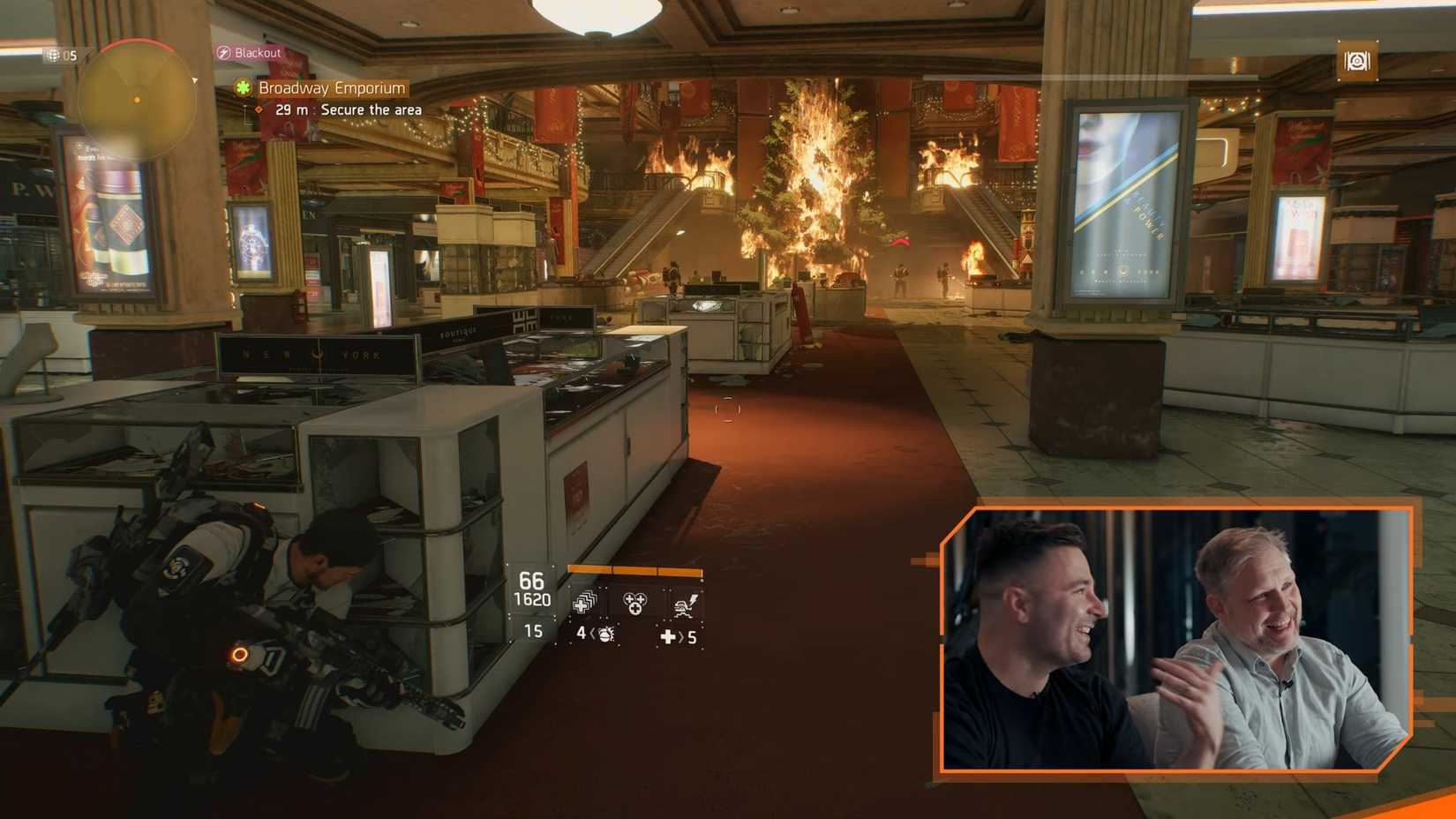This screenshot has height=819, width=1456.
Task: Click the grenade icon showing 4
Action: point(605,635)
